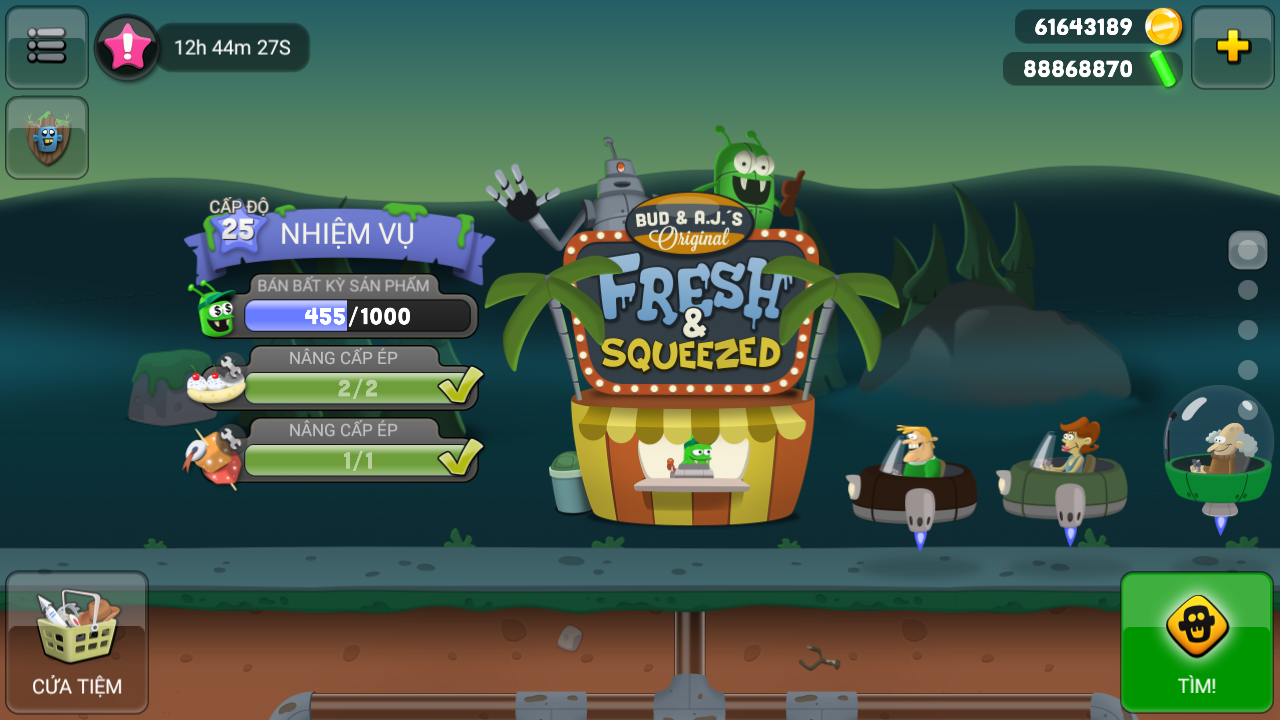
Task: Claim the completed 2/2 squeezer upgrade mission
Action: tap(357, 387)
